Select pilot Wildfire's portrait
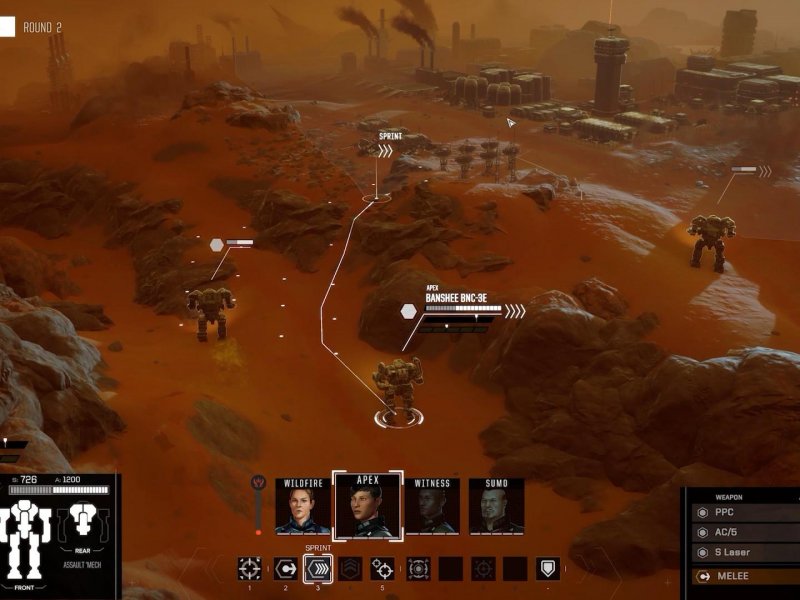The height and width of the screenshot is (600, 800). (x=303, y=506)
